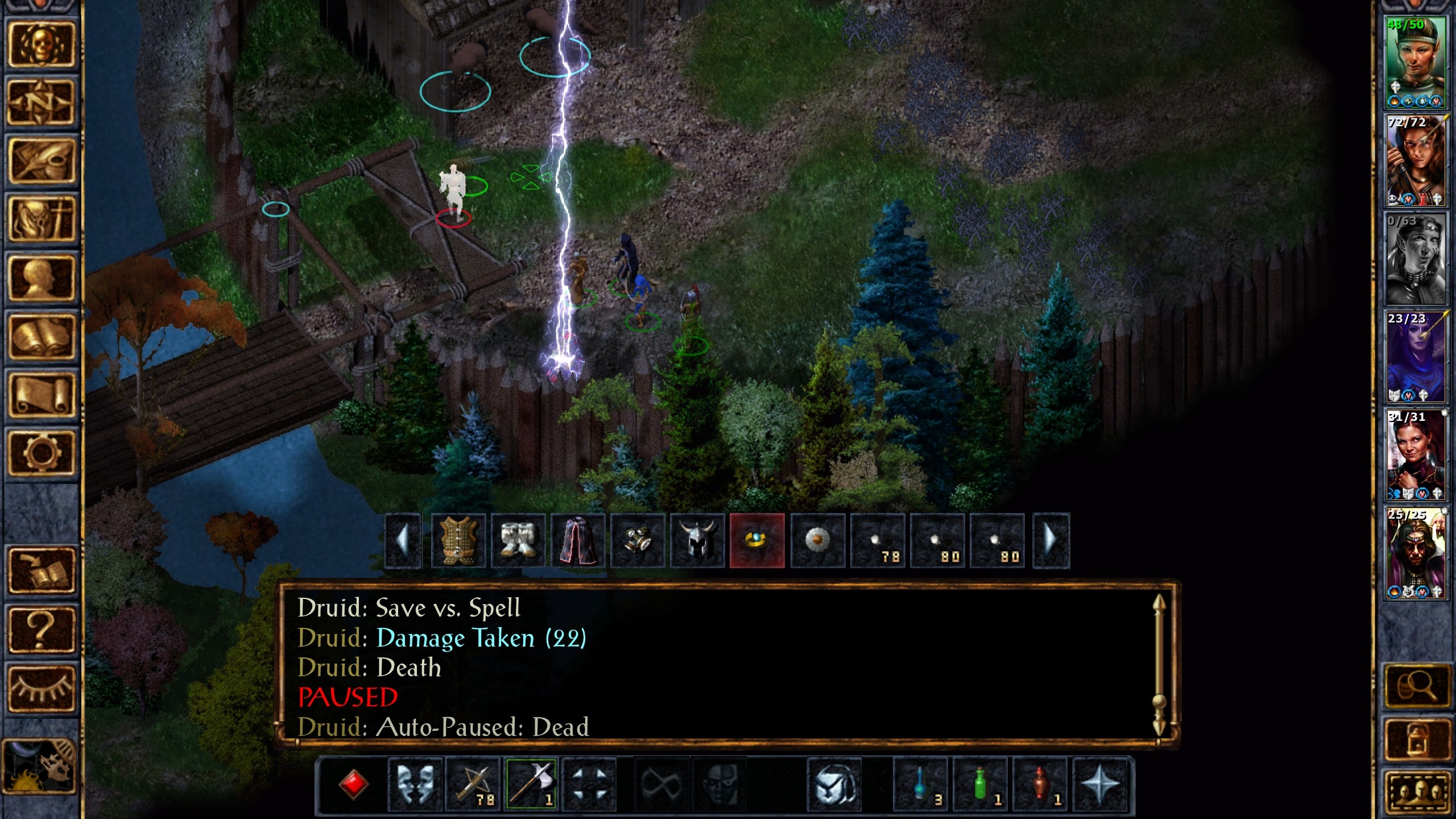Open the mage spellbook button

40,336
